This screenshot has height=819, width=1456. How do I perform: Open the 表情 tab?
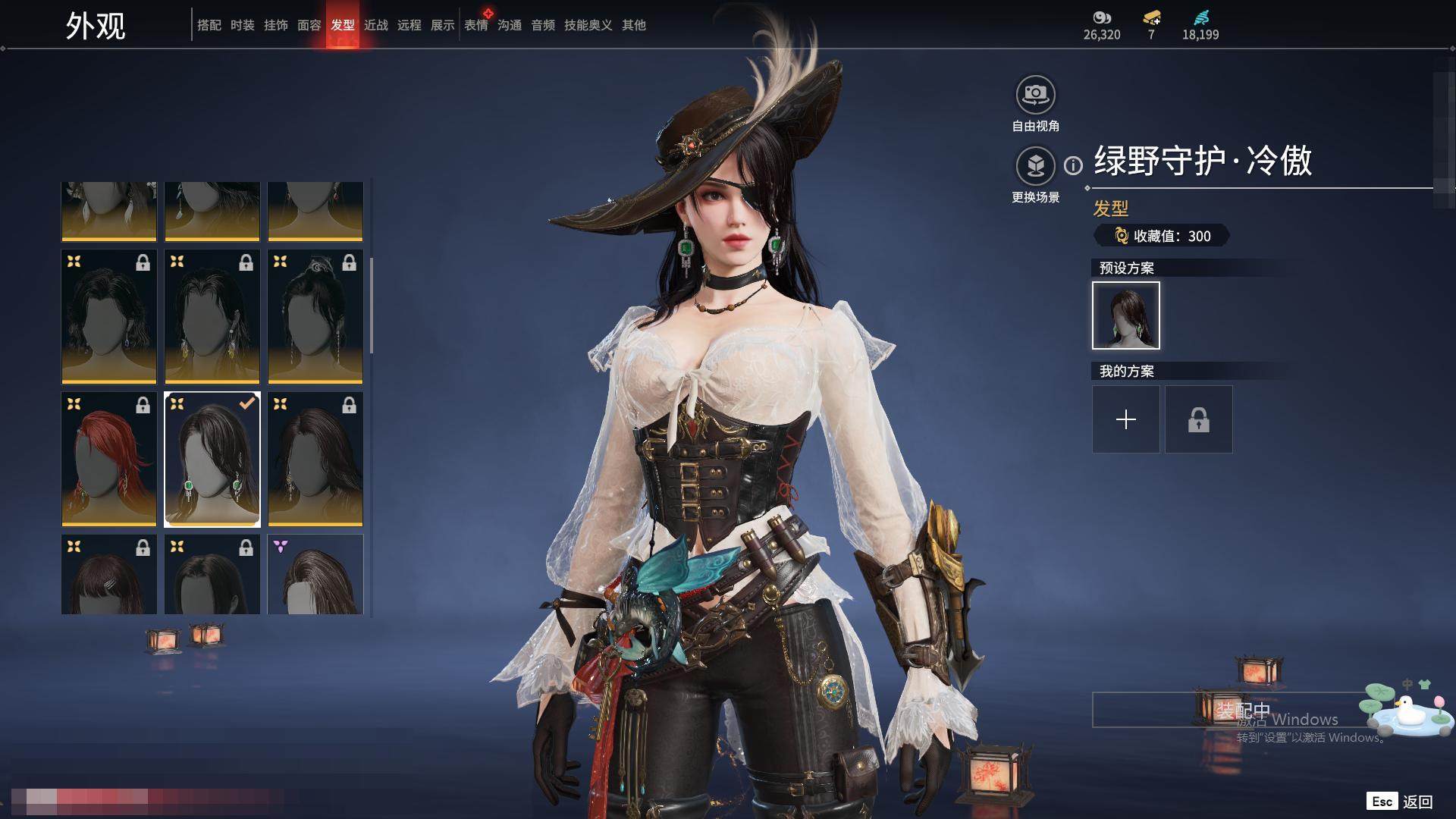pyautogui.click(x=475, y=25)
